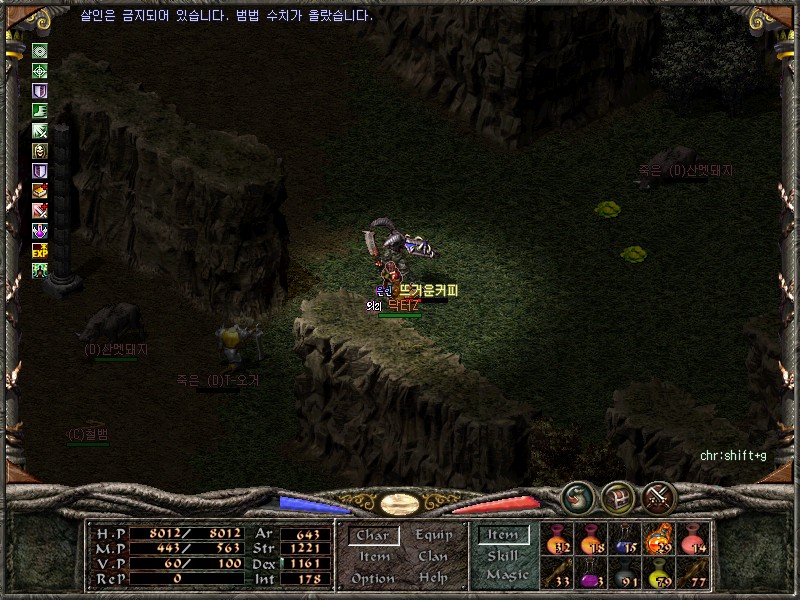Open the Clan menu

(x=433, y=556)
